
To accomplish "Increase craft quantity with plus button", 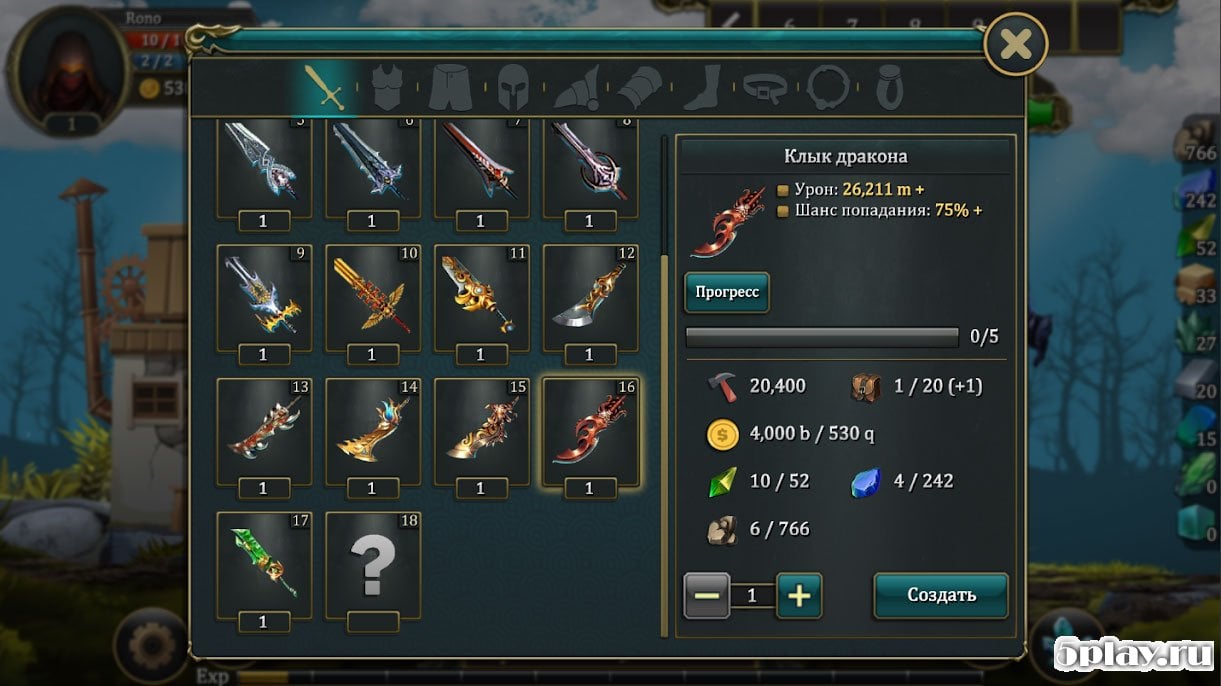I will click(x=799, y=596).
